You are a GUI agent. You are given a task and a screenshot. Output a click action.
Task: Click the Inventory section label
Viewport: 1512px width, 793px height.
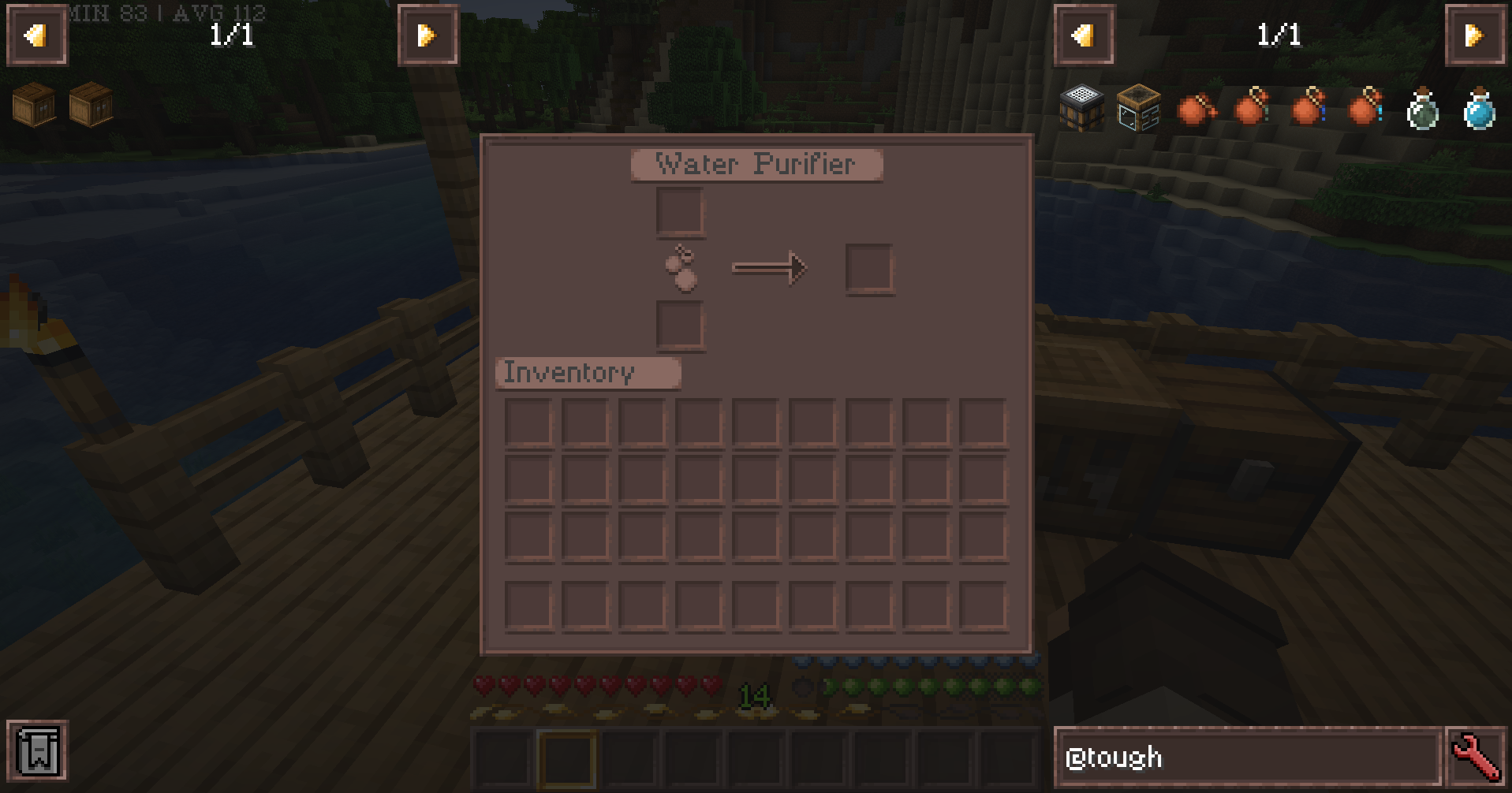(587, 372)
